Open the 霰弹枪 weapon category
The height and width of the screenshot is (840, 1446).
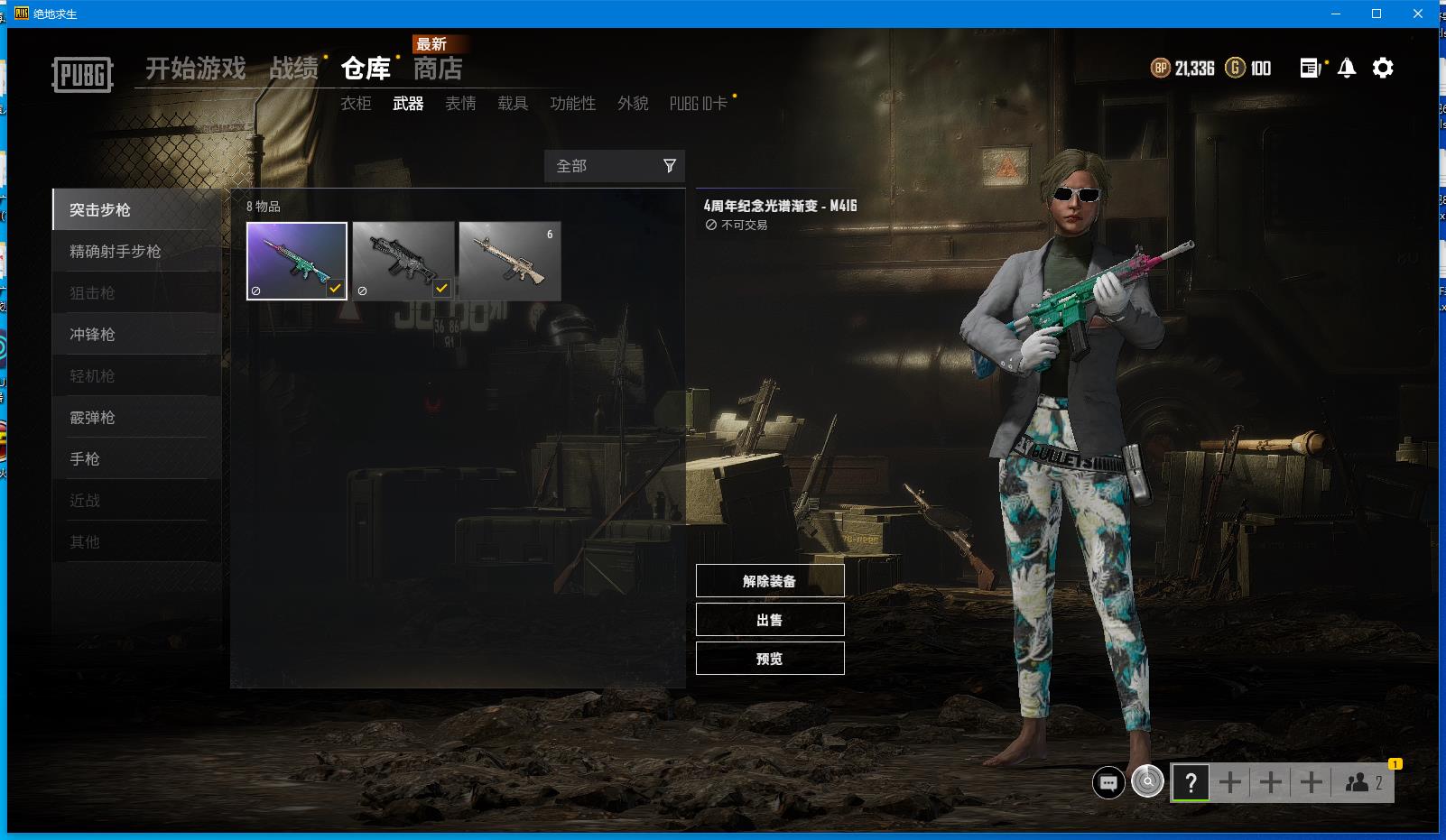pos(92,418)
